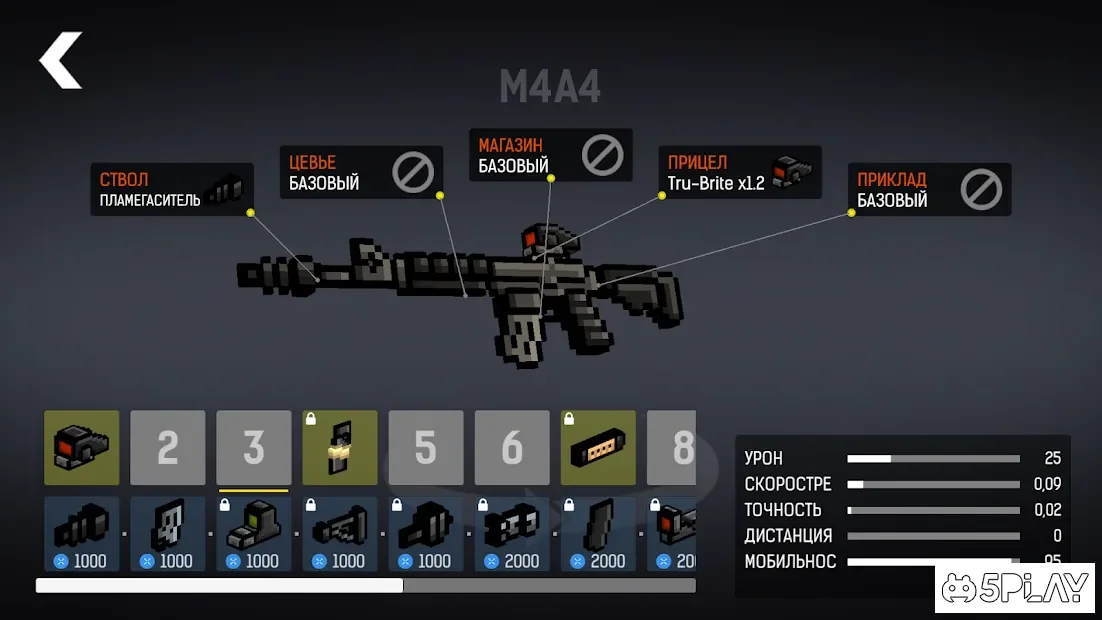Open the Ствол barrel attachment slot
This screenshot has width=1102, height=620.
pos(171,190)
